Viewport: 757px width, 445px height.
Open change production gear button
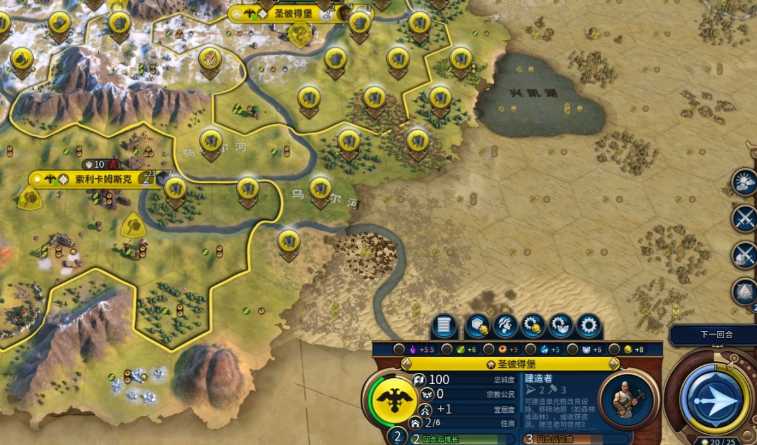pos(587,326)
